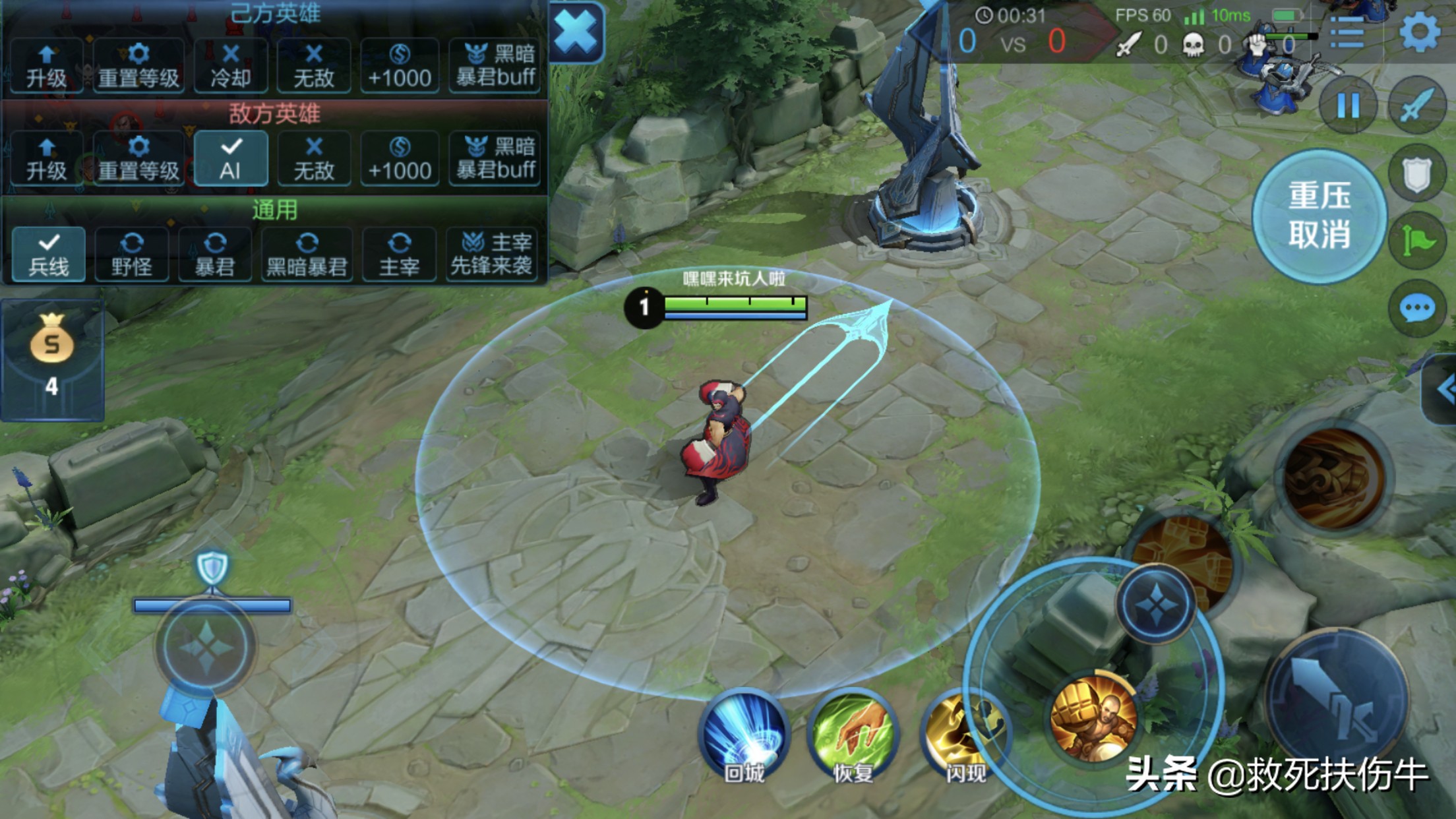Send the shield defend signal
The height and width of the screenshot is (819, 1456).
coord(1417,174)
